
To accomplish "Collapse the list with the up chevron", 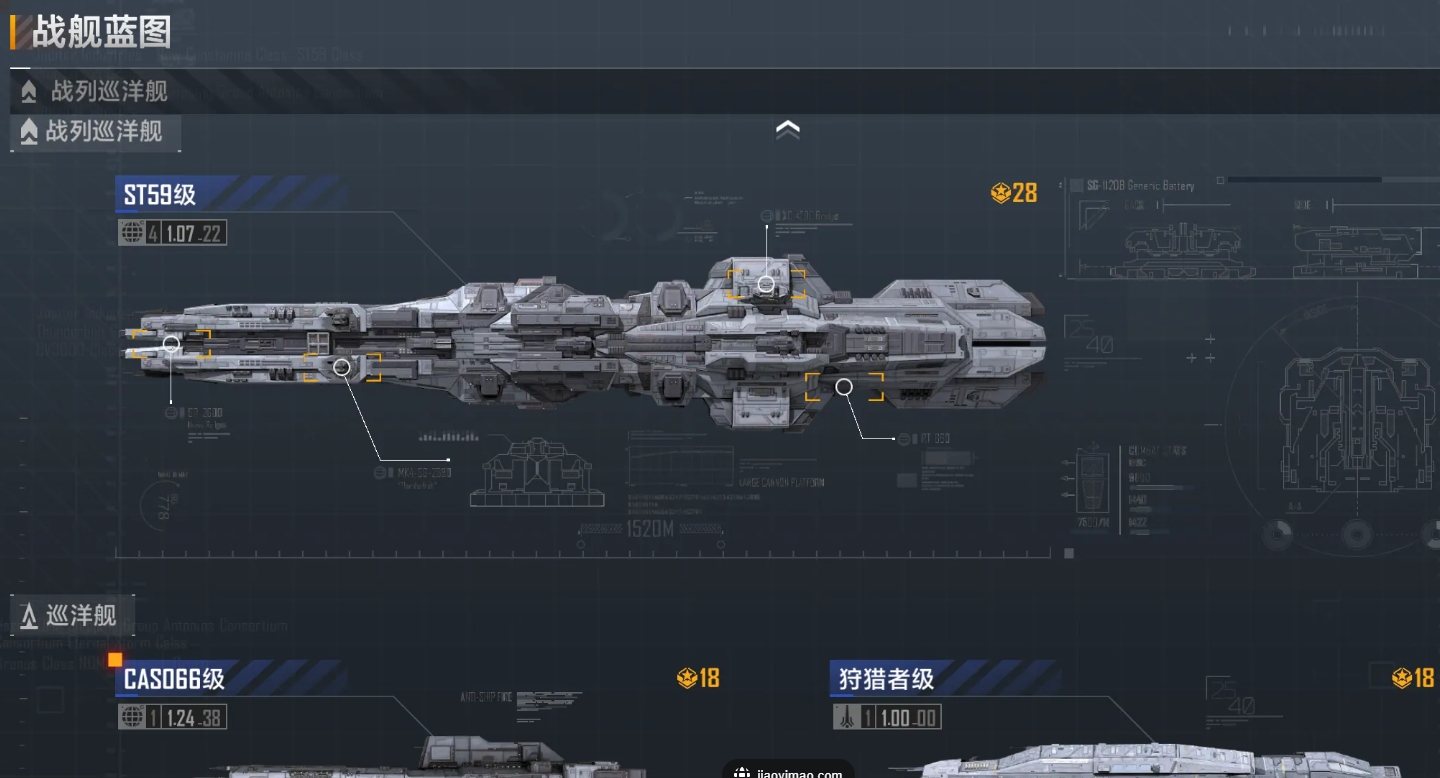I will pos(788,130).
